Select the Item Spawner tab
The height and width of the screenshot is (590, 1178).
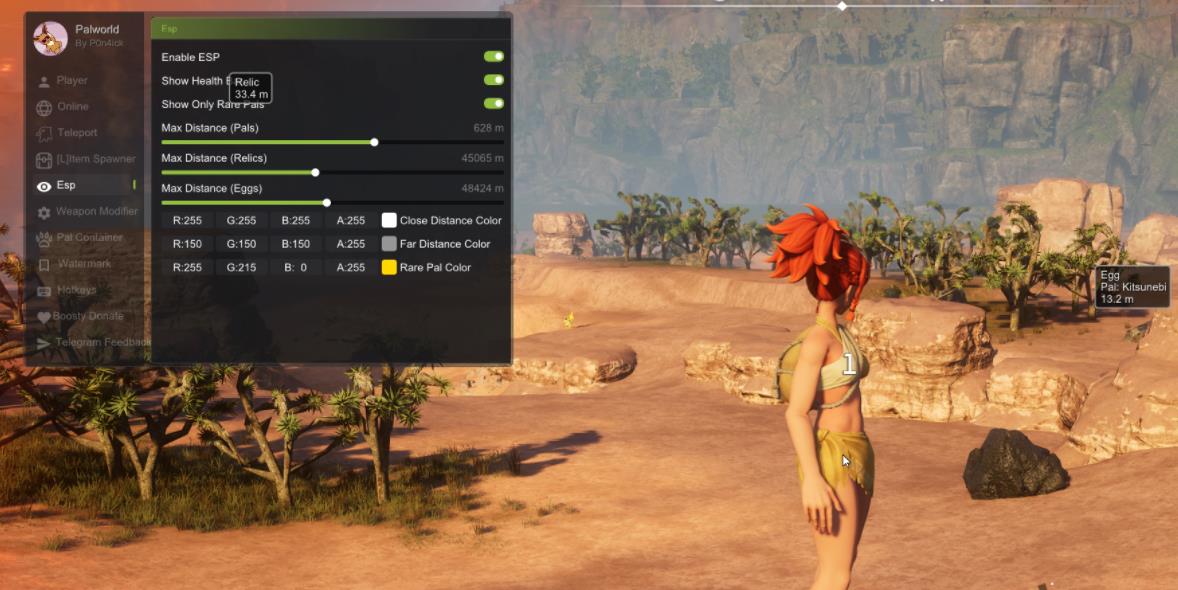95,159
